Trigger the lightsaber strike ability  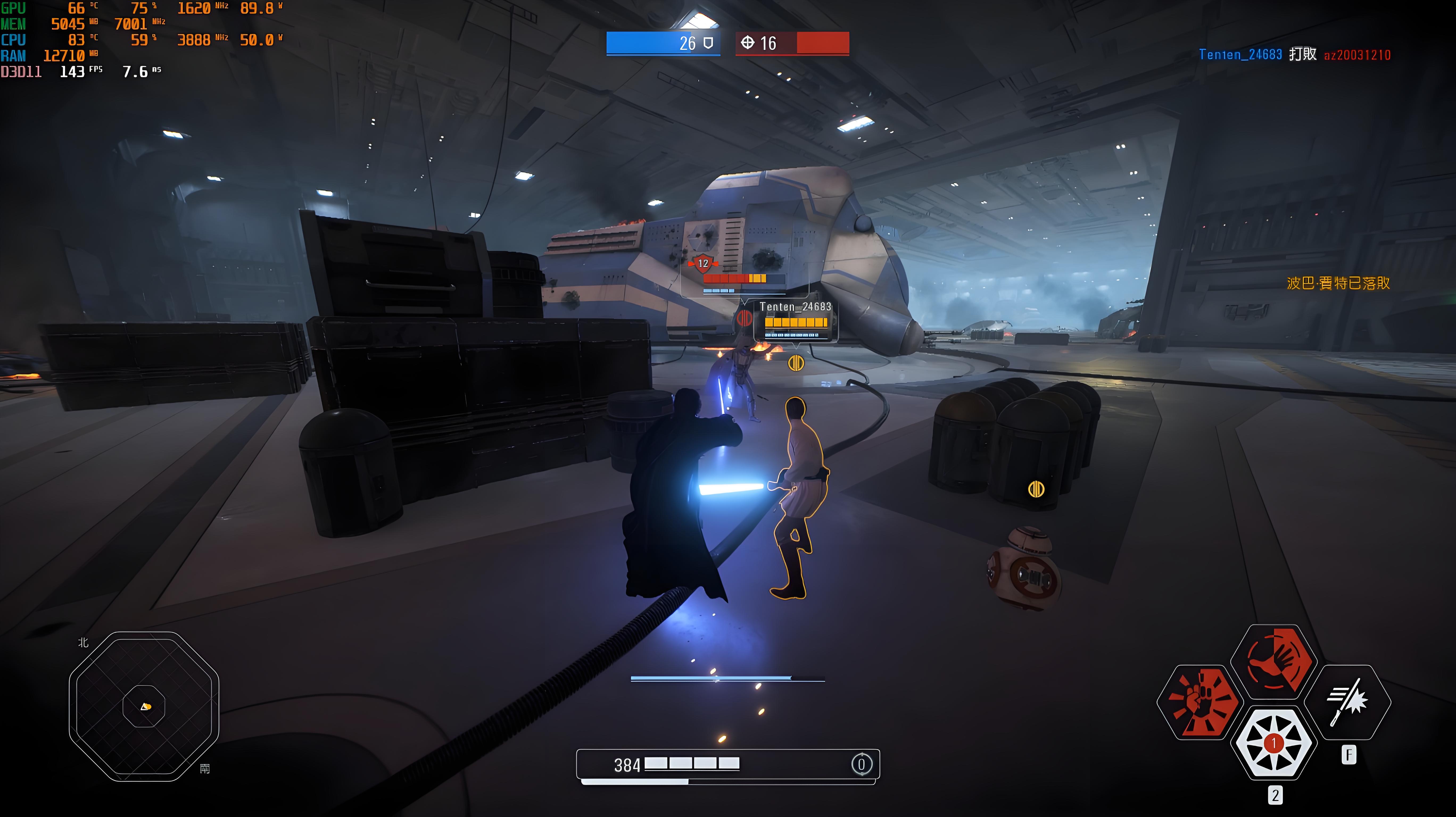pyautogui.click(x=1347, y=702)
